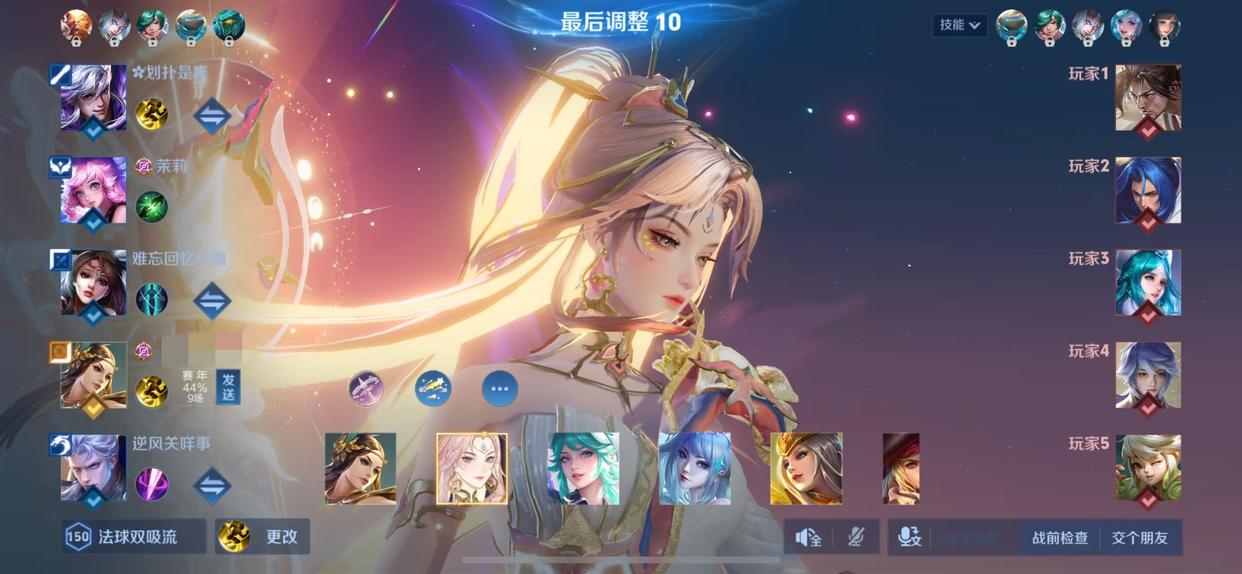1242x574 pixels.
Task: Swap heroes with teammate 逆风关咩事
Action: point(212,486)
